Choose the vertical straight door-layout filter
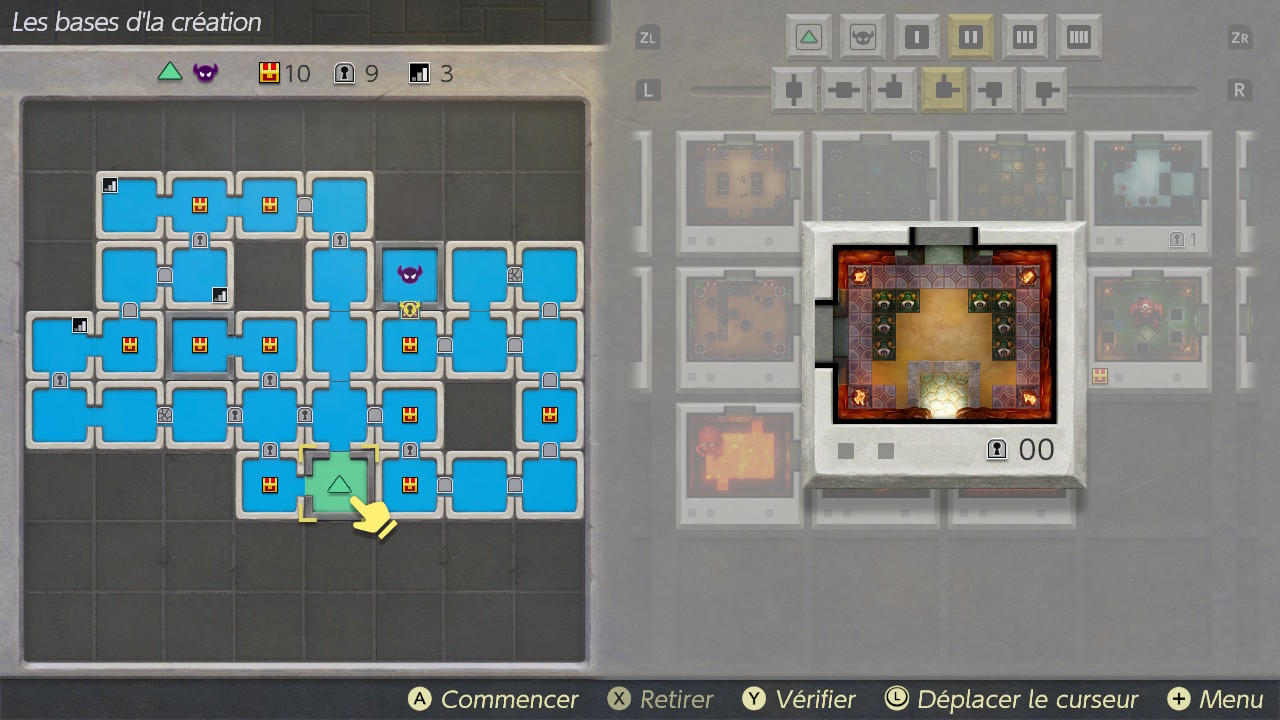The height and width of the screenshot is (720, 1280). tap(795, 90)
